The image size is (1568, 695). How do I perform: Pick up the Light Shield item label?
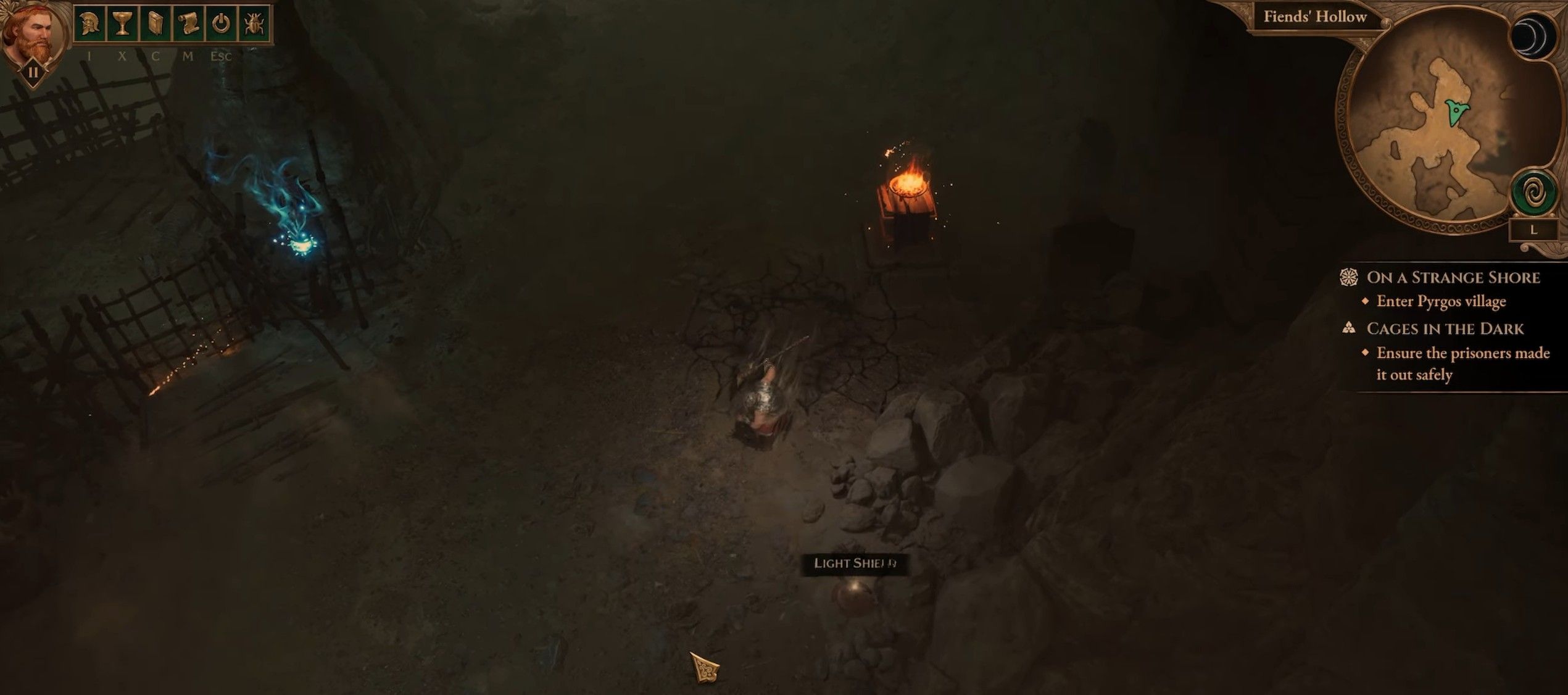[x=854, y=564]
